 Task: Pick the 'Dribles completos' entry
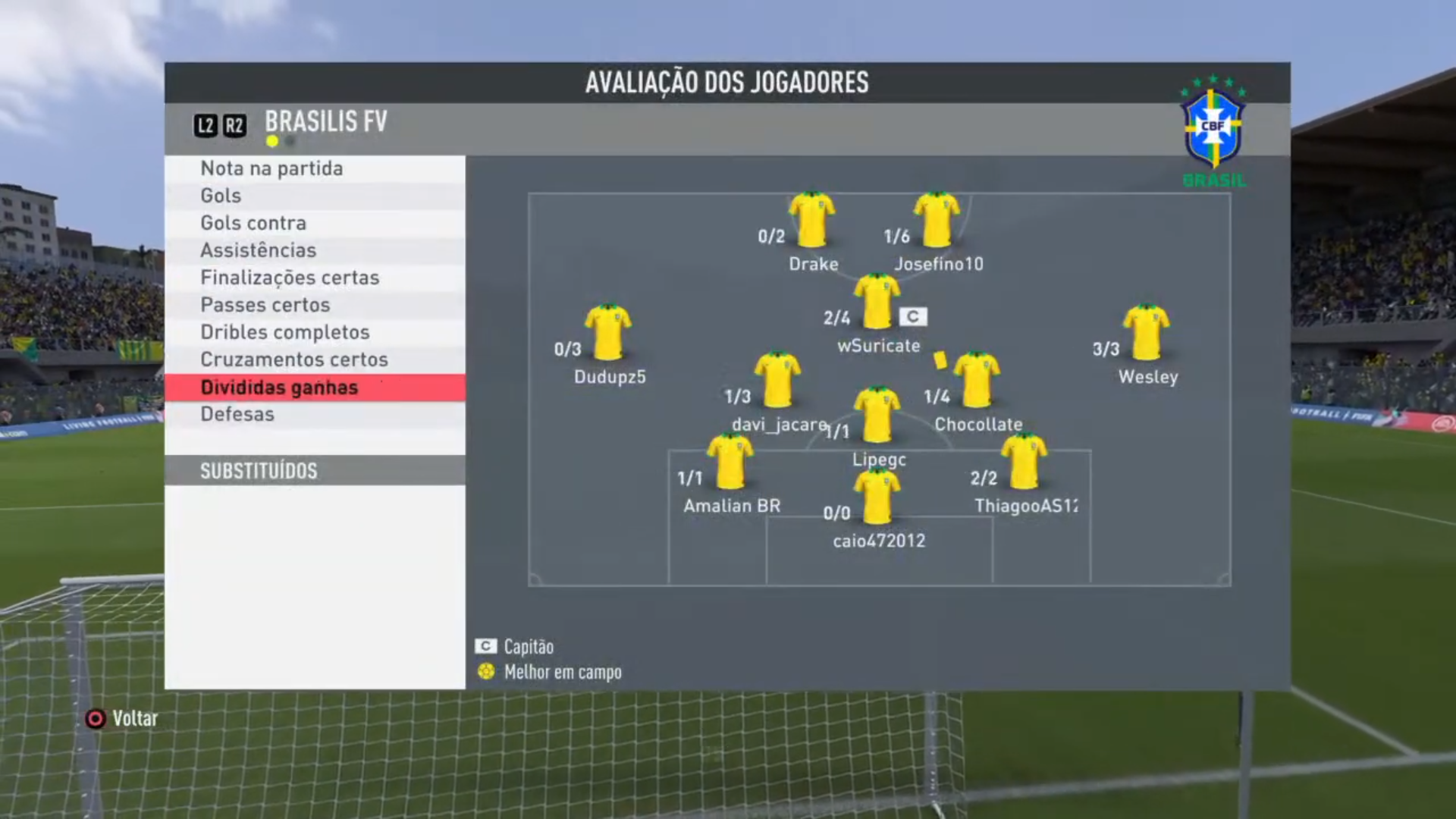coord(314,332)
